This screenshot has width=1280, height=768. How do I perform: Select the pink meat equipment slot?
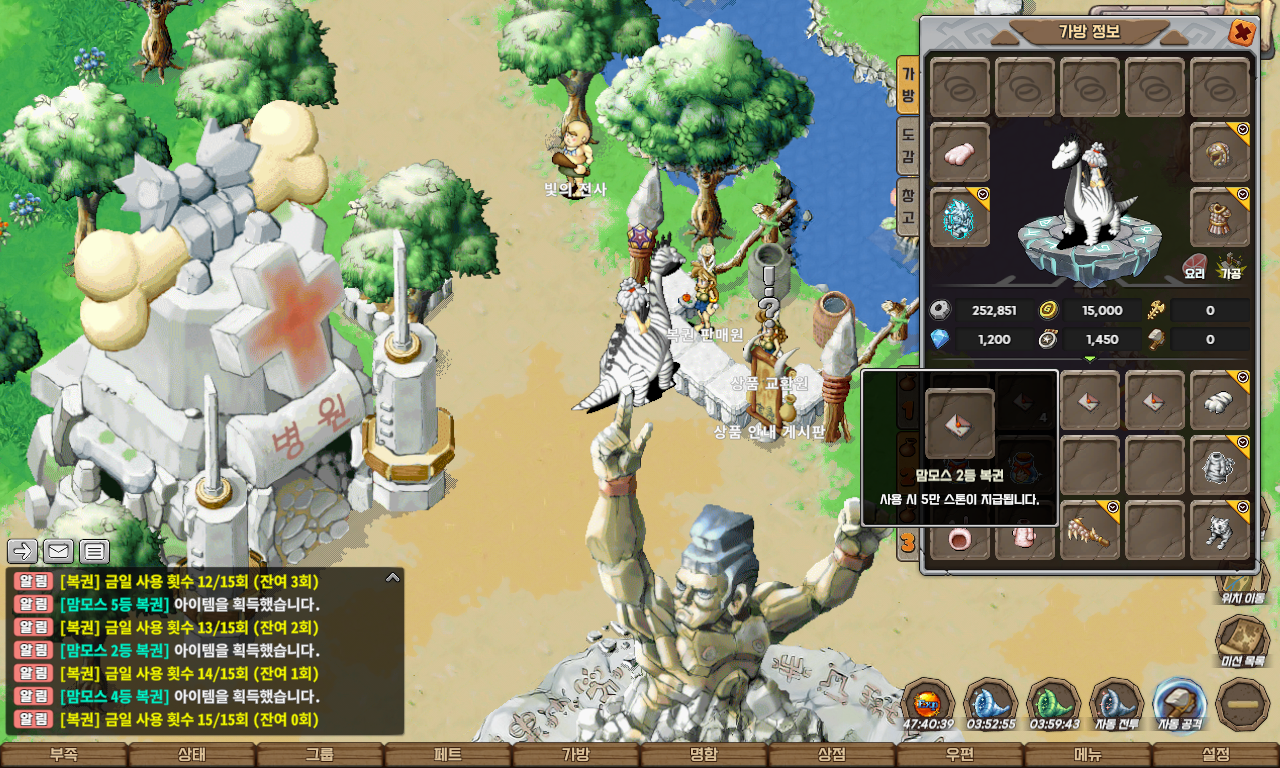pyautogui.click(x=960, y=153)
